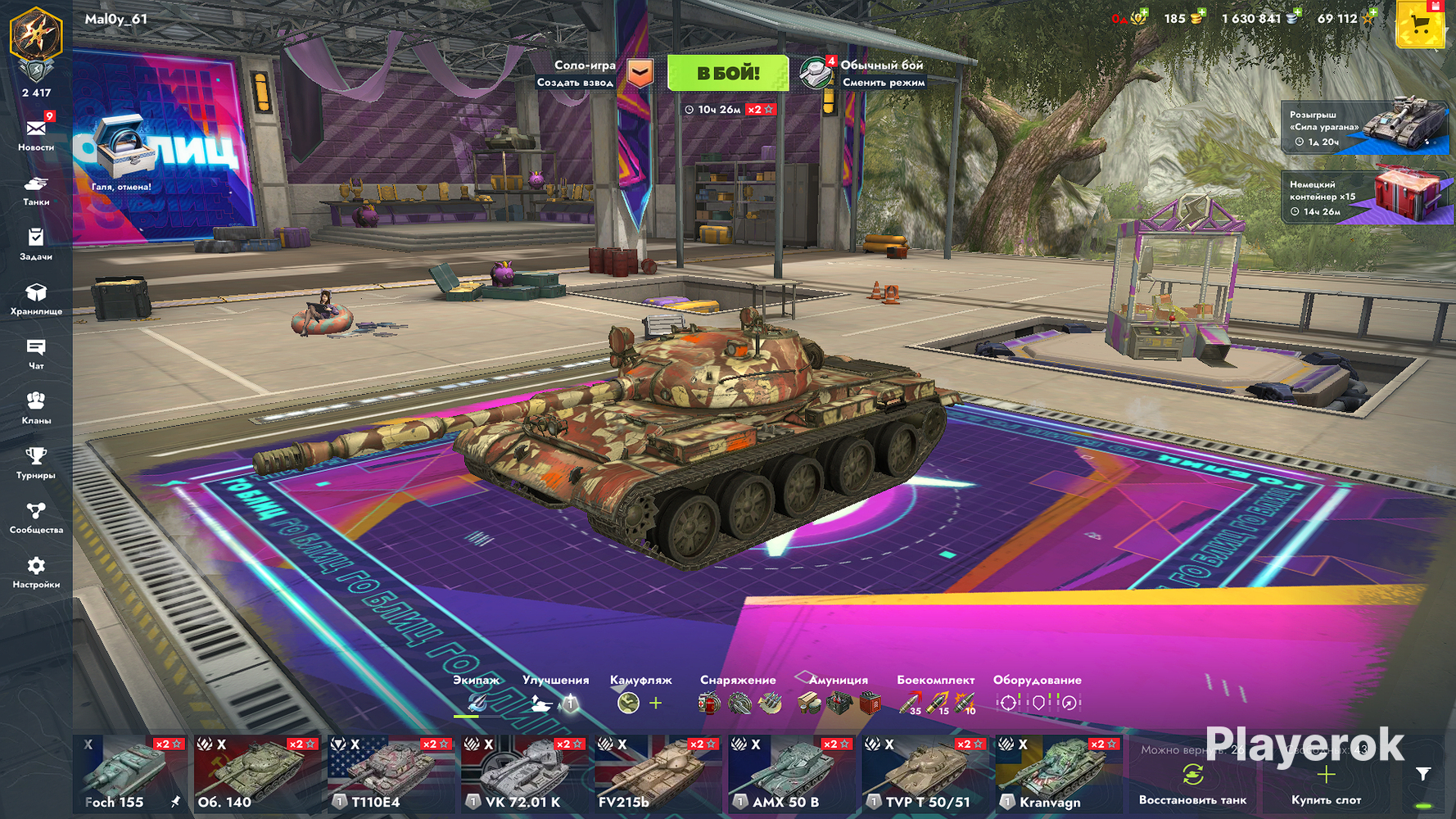This screenshot has width=1456, height=819.
Task: Go to the Танки tanks menu
Action: (36, 189)
